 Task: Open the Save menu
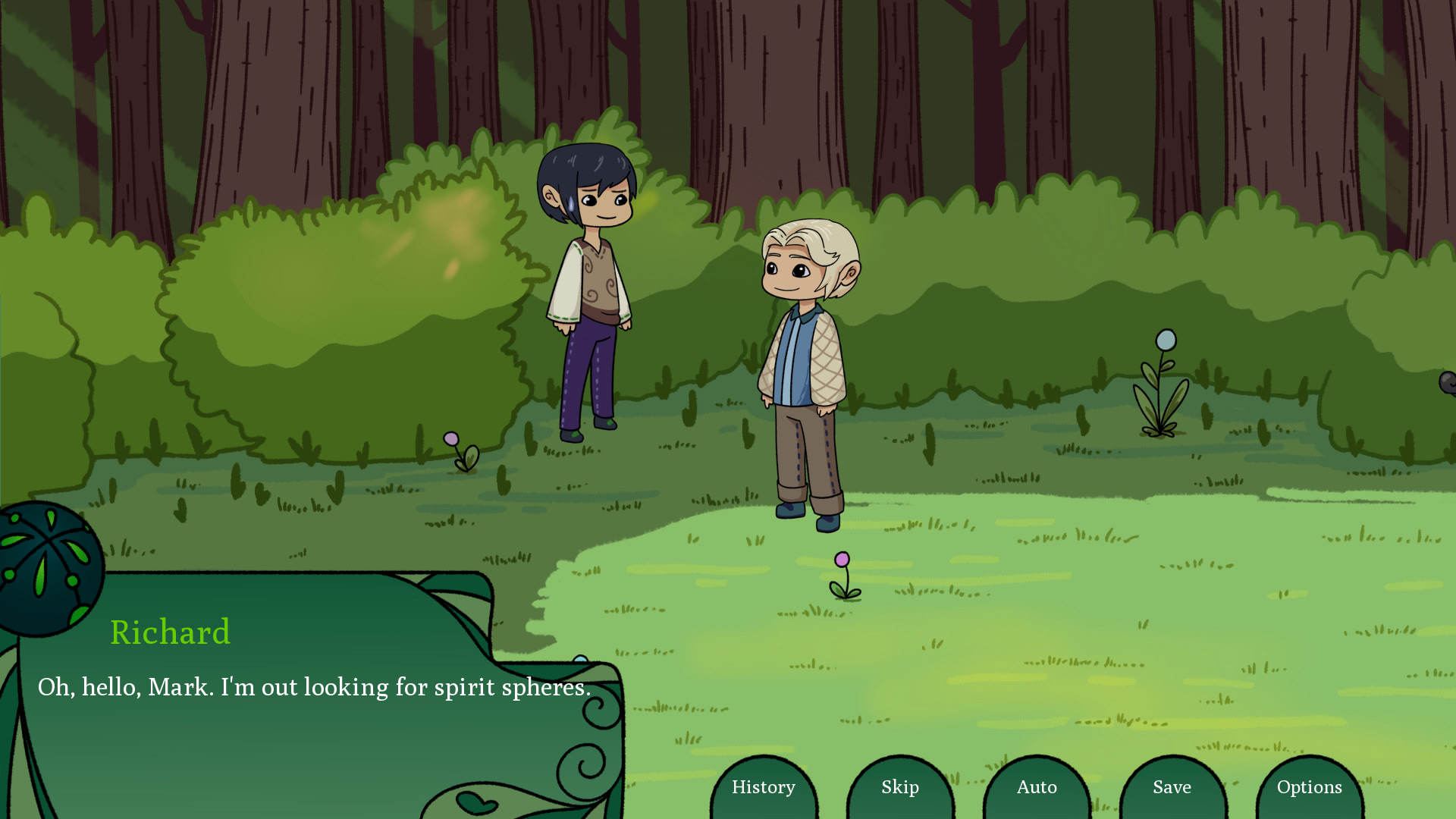[x=1172, y=787]
